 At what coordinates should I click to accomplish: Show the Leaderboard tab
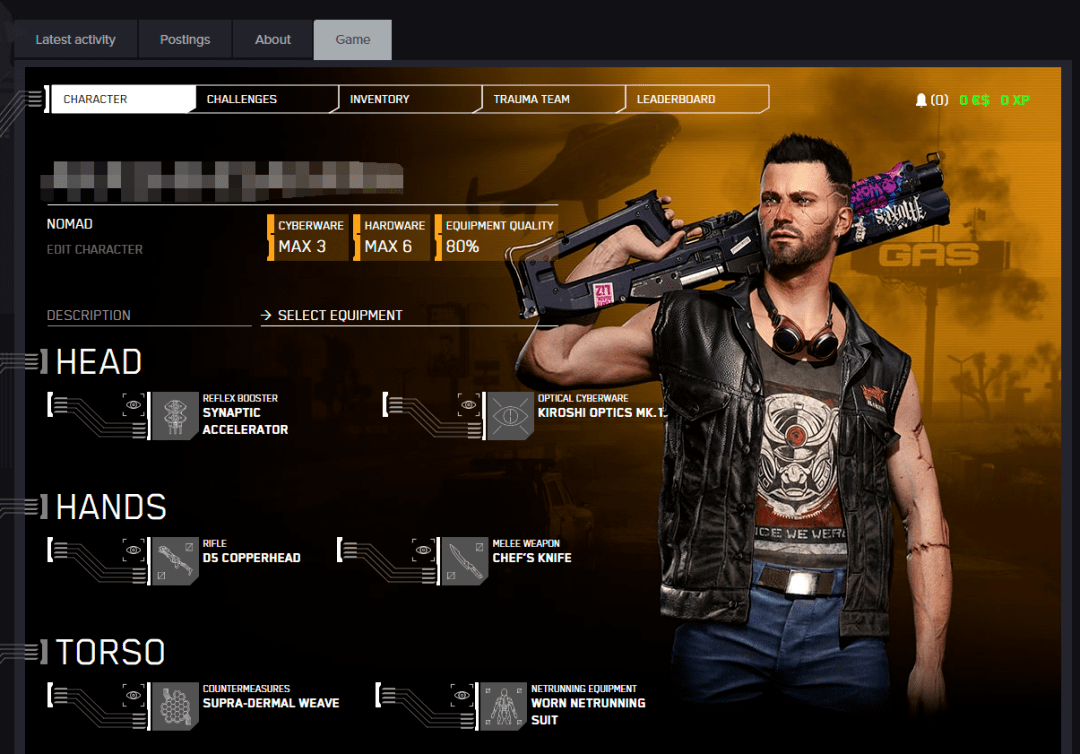[x=676, y=99]
